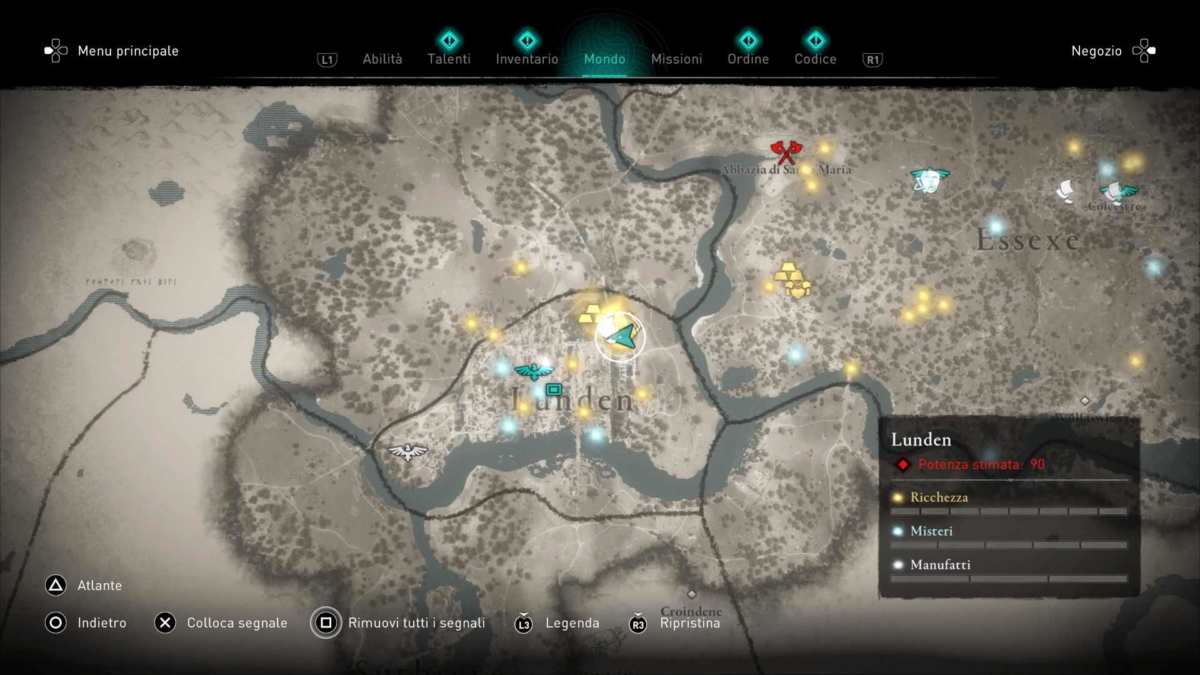This screenshot has width=1200, height=675.
Task: Select the red crossed axes raid marker
Action: 786,153
